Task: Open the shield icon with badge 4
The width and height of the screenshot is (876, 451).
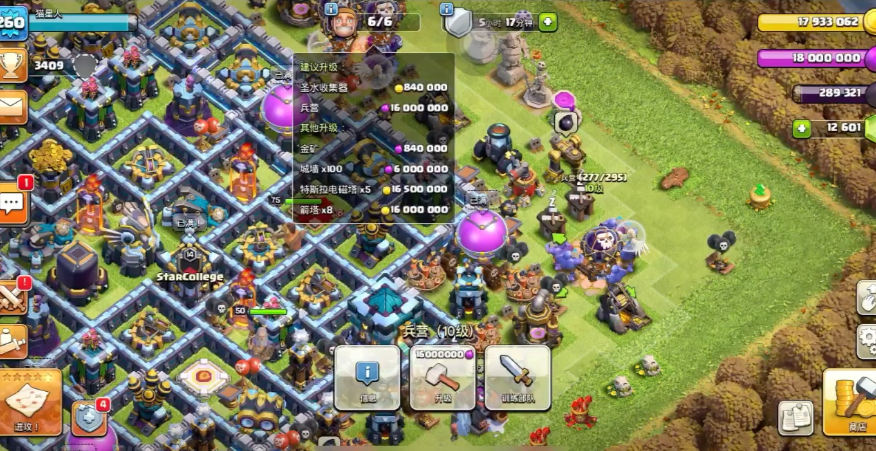Action: tap(88, 417)
